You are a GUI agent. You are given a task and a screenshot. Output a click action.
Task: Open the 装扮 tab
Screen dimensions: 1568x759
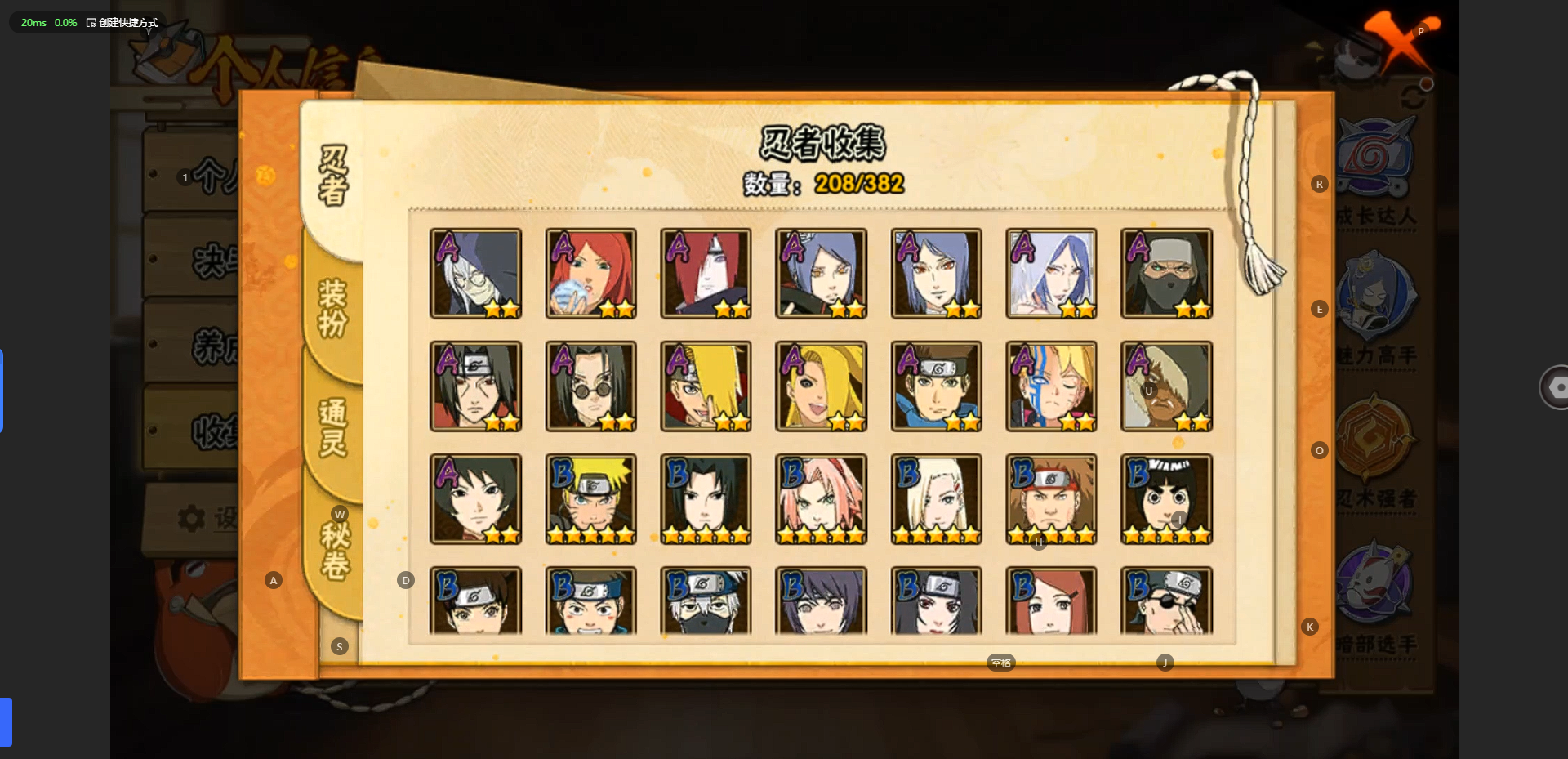click(x=333, y=308)
